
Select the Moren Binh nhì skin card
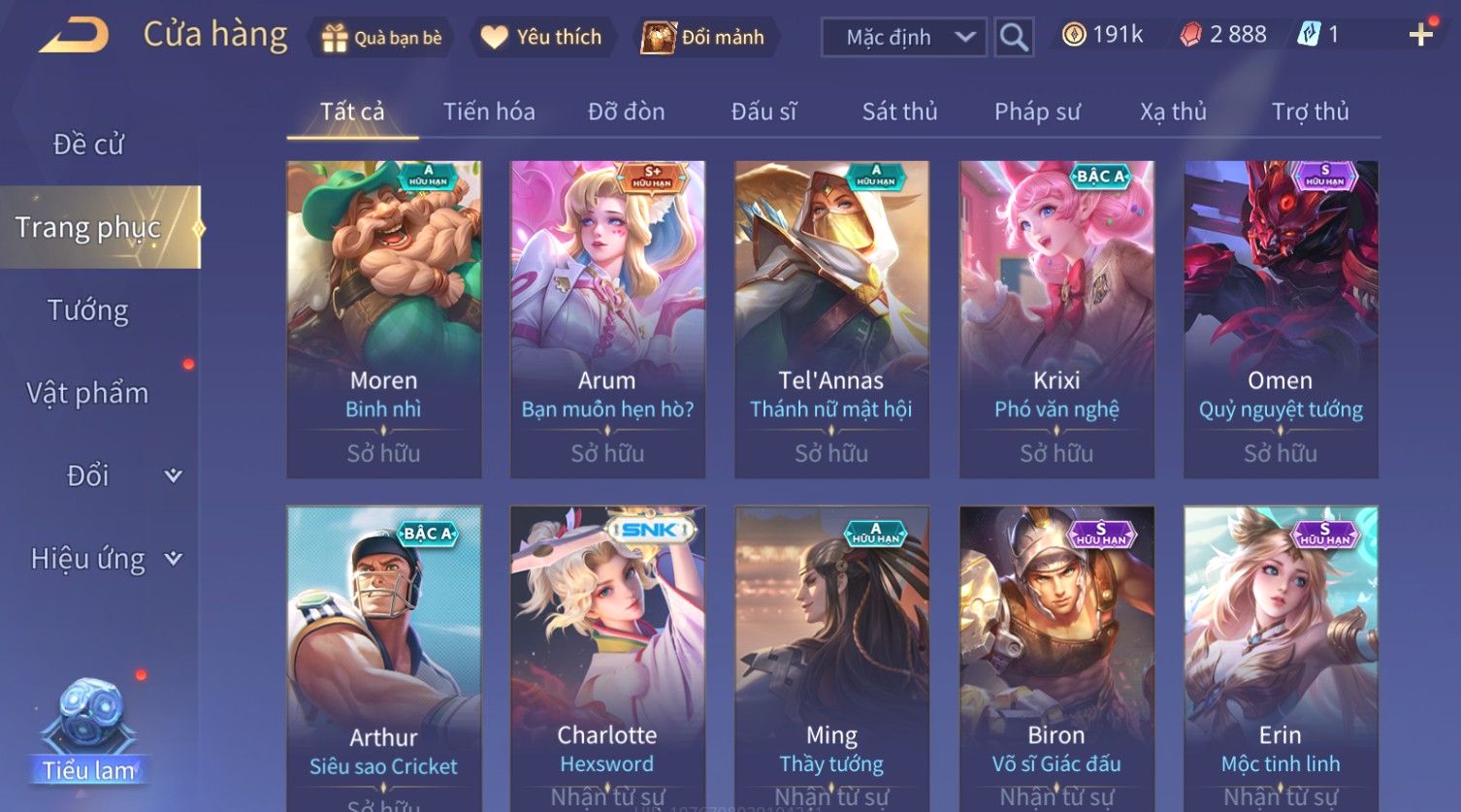coord(384,319)
